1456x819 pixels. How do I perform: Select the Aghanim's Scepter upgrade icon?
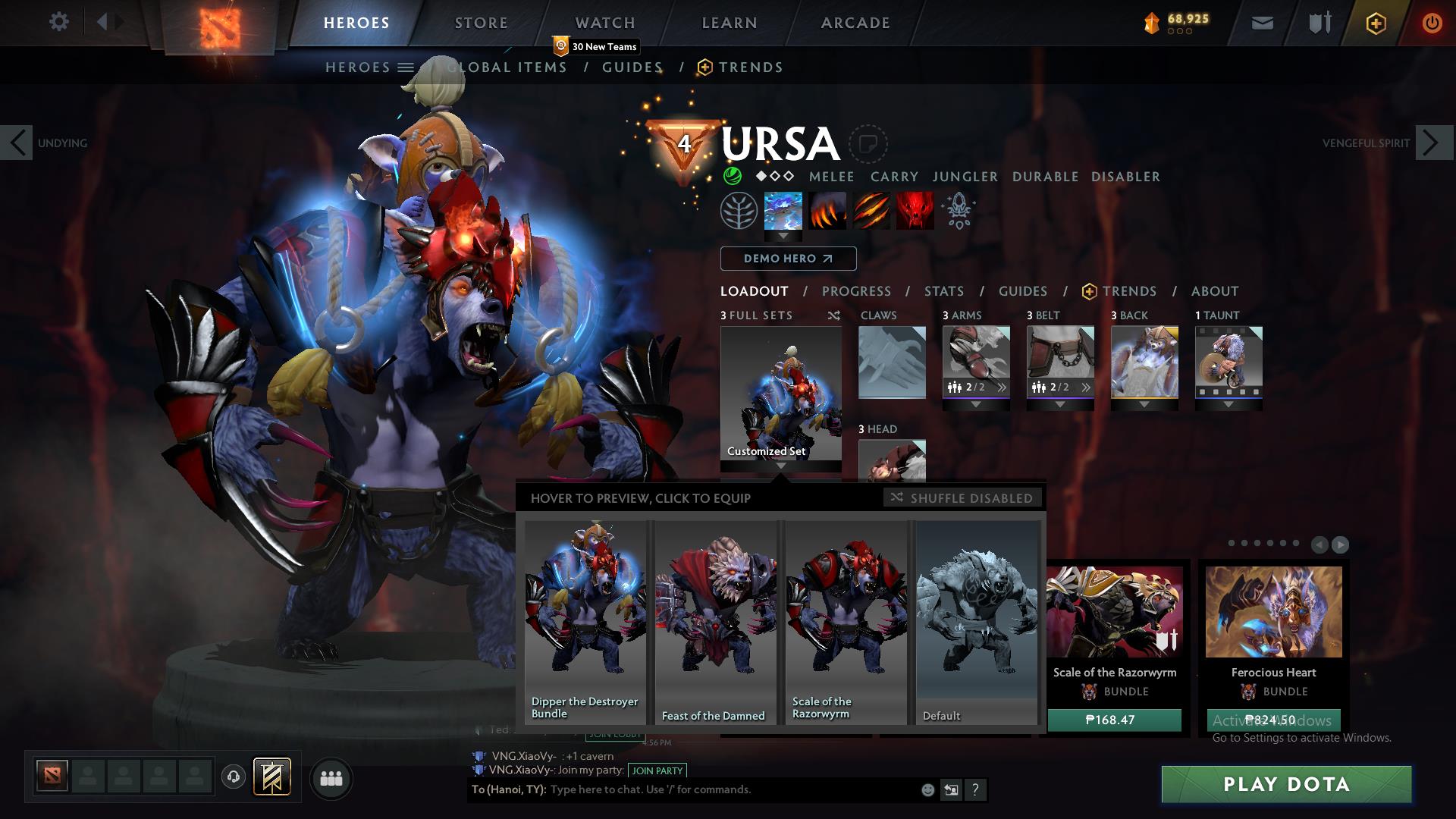[958, 213]
